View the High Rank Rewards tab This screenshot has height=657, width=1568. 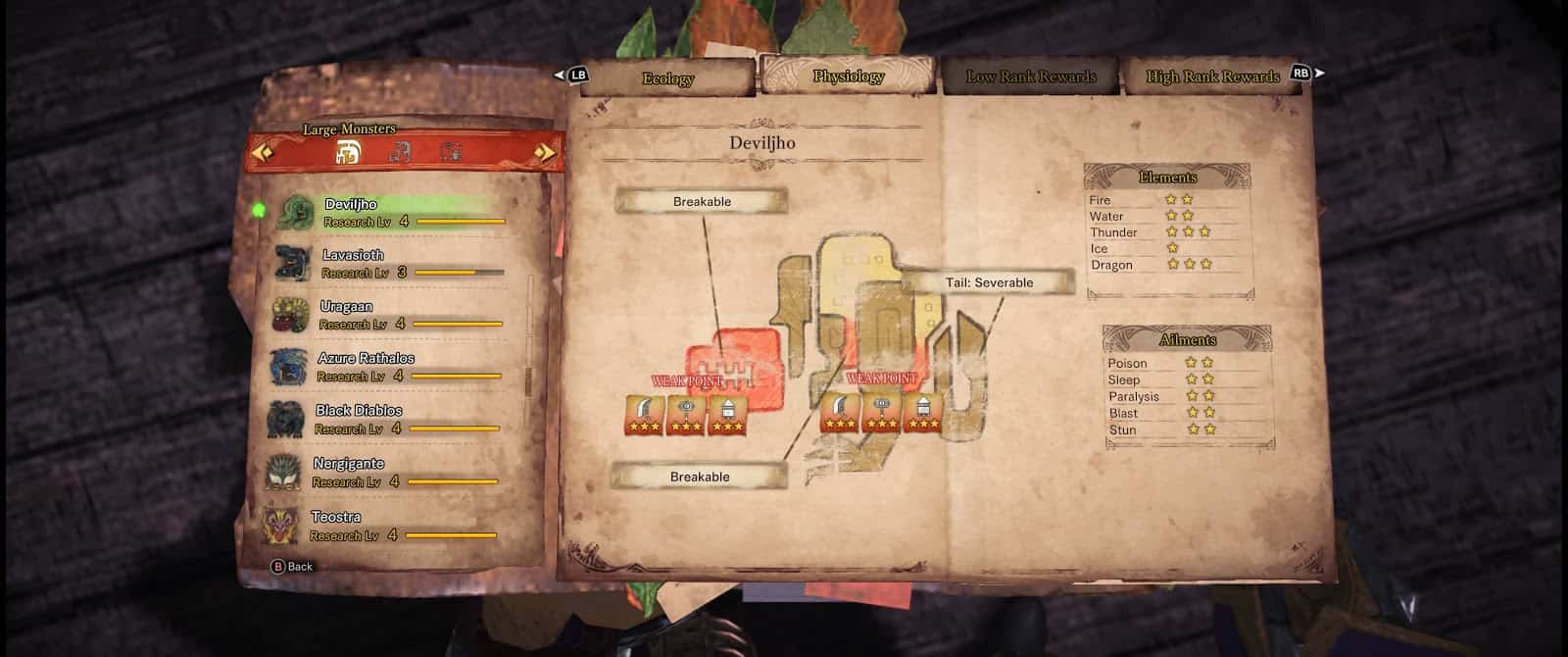[1212, 76]
